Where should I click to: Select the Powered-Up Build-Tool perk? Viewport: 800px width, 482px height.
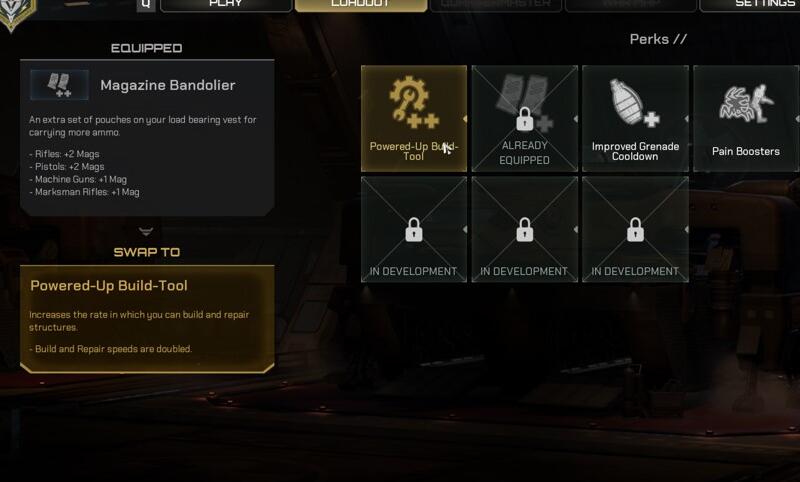point(414,118)
